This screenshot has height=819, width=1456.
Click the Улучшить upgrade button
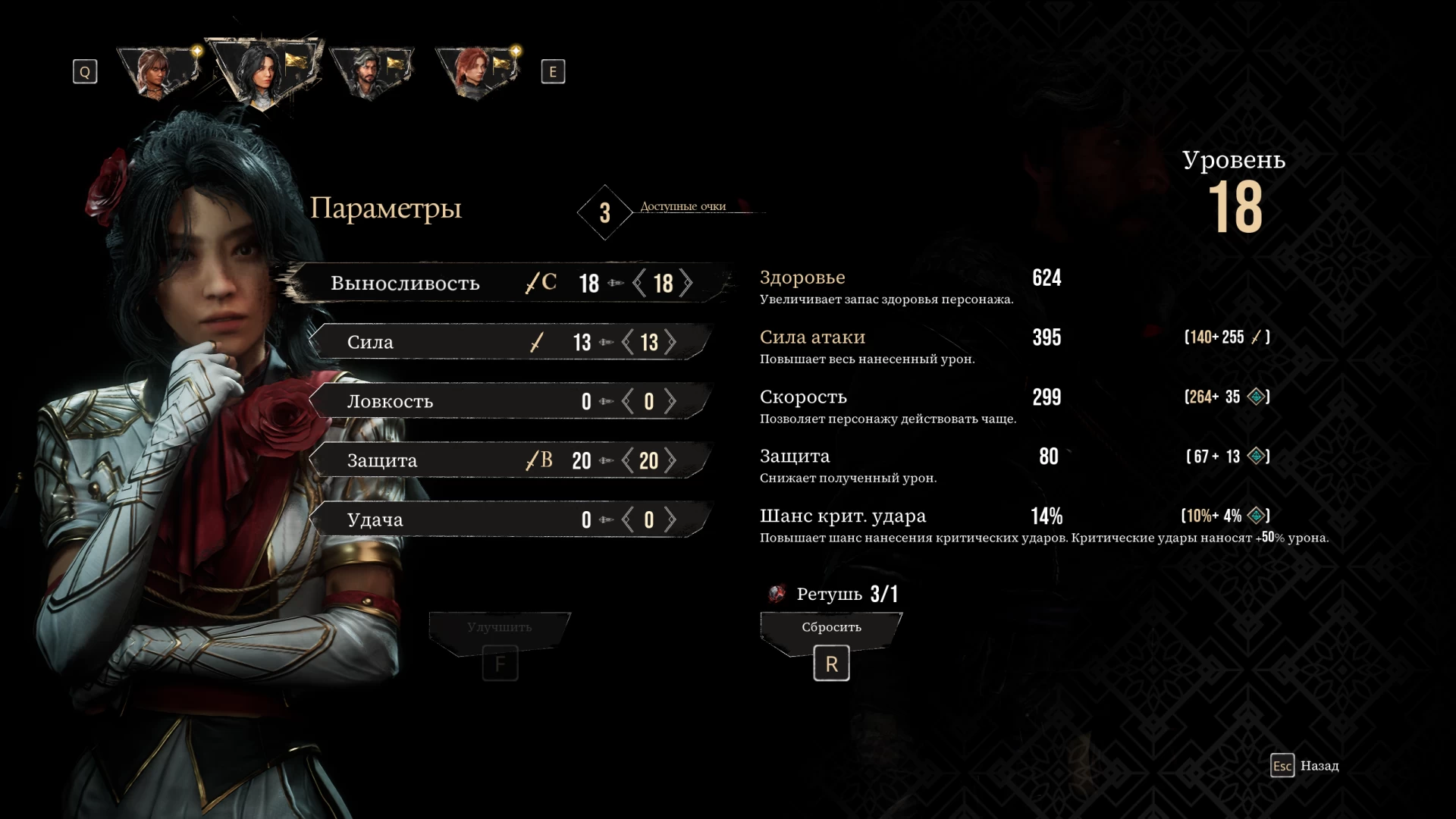coord(500,628)
